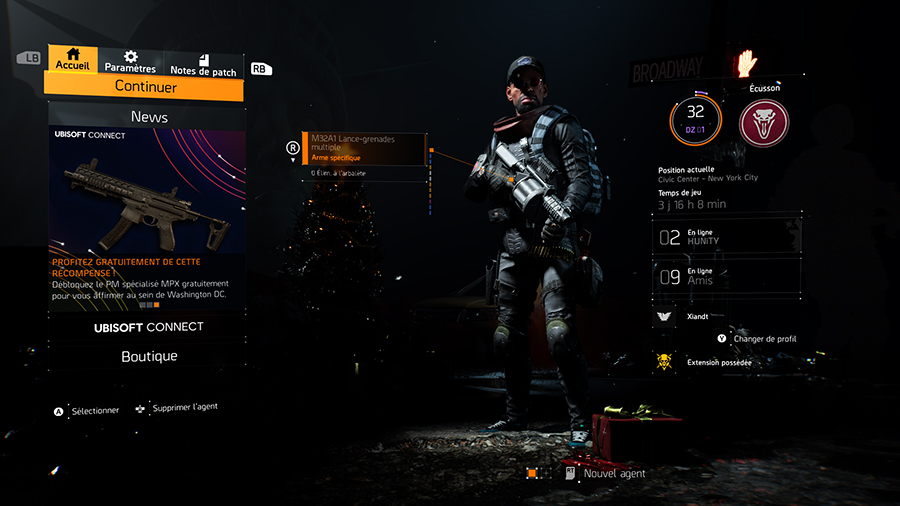Choose Changer de profil

[x=764, y=339]
